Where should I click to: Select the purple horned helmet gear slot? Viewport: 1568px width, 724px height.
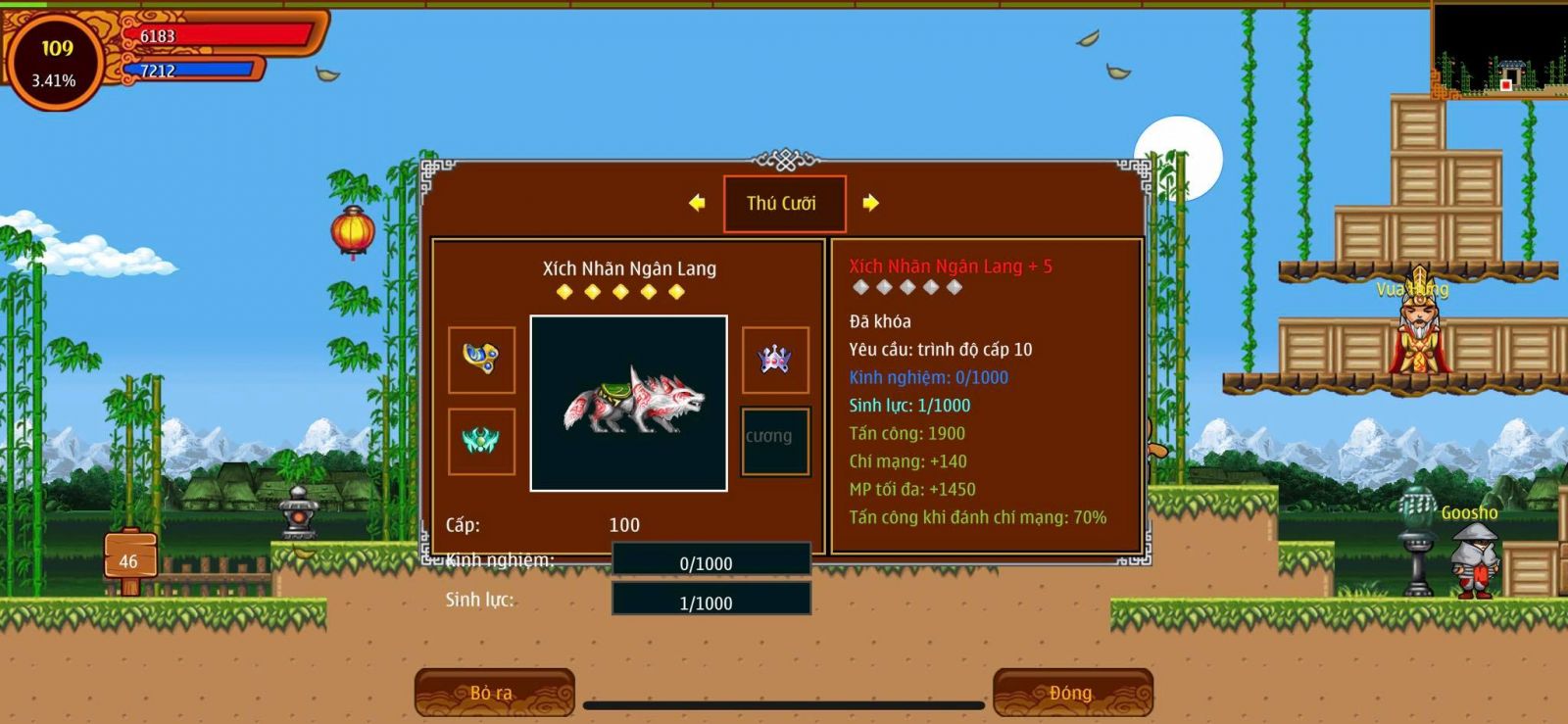tap(775, 360)
